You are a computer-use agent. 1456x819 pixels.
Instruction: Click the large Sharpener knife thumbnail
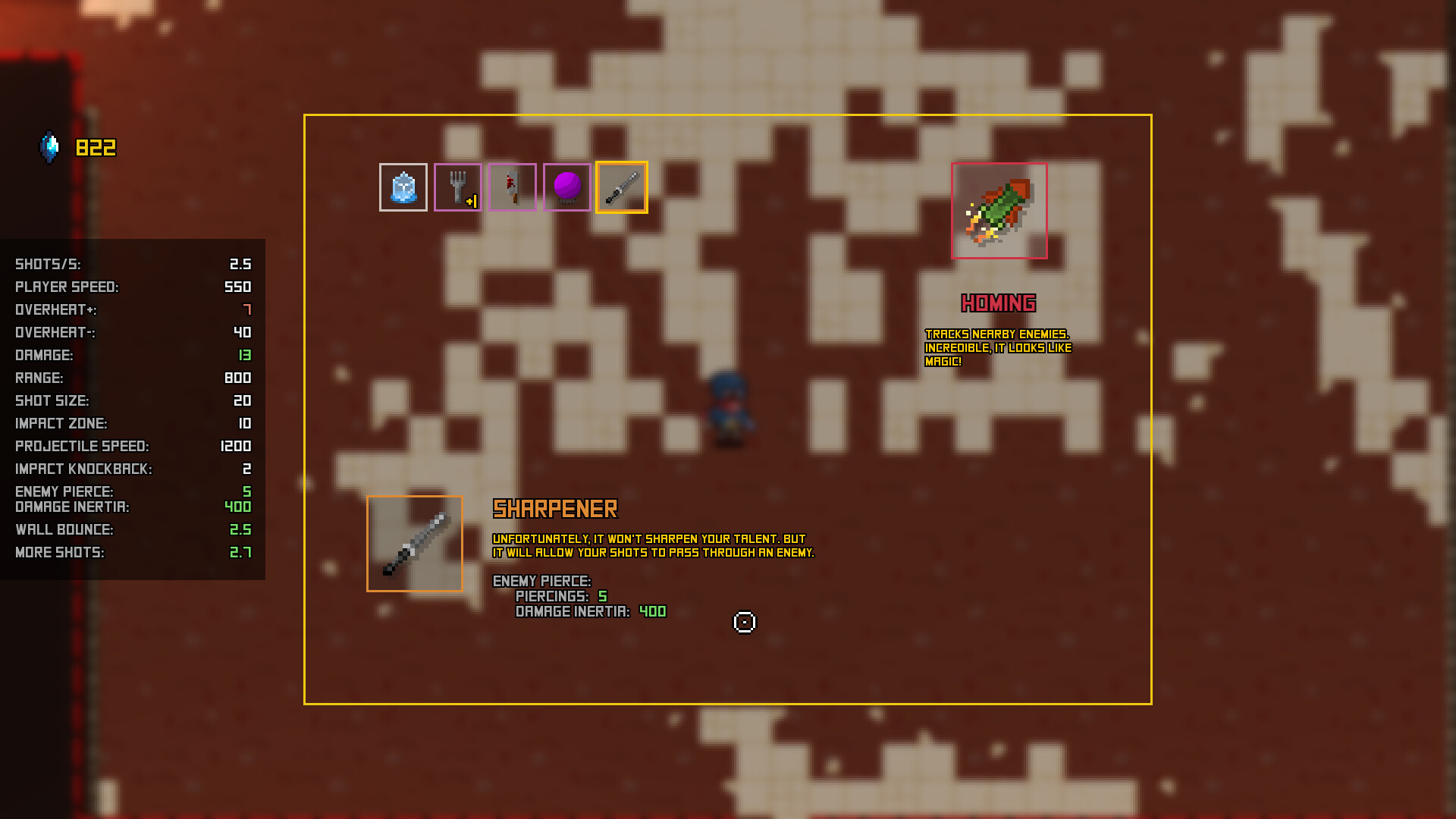click(x=414, y=543)
